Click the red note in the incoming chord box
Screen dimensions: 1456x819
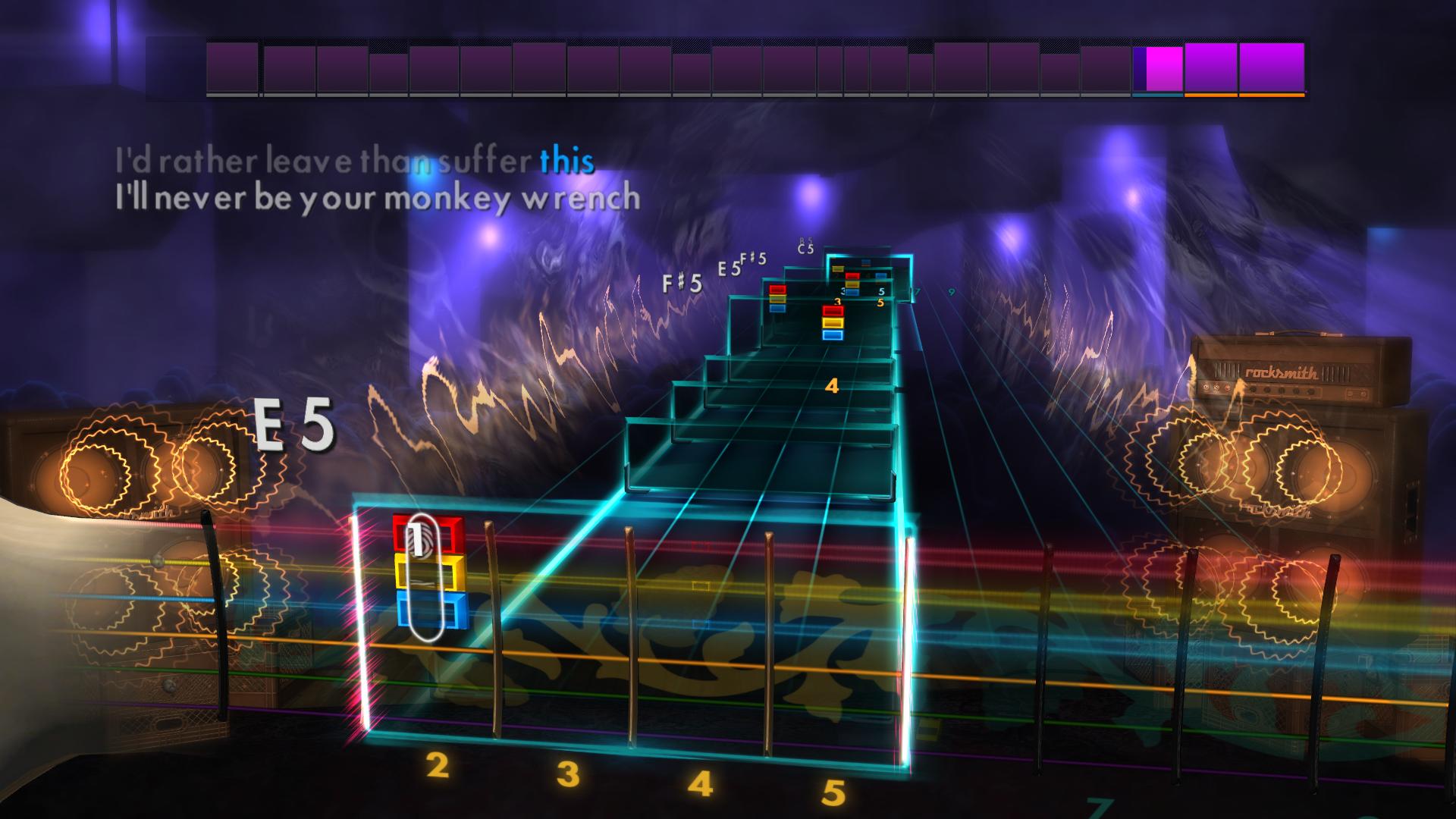(833, 310)
